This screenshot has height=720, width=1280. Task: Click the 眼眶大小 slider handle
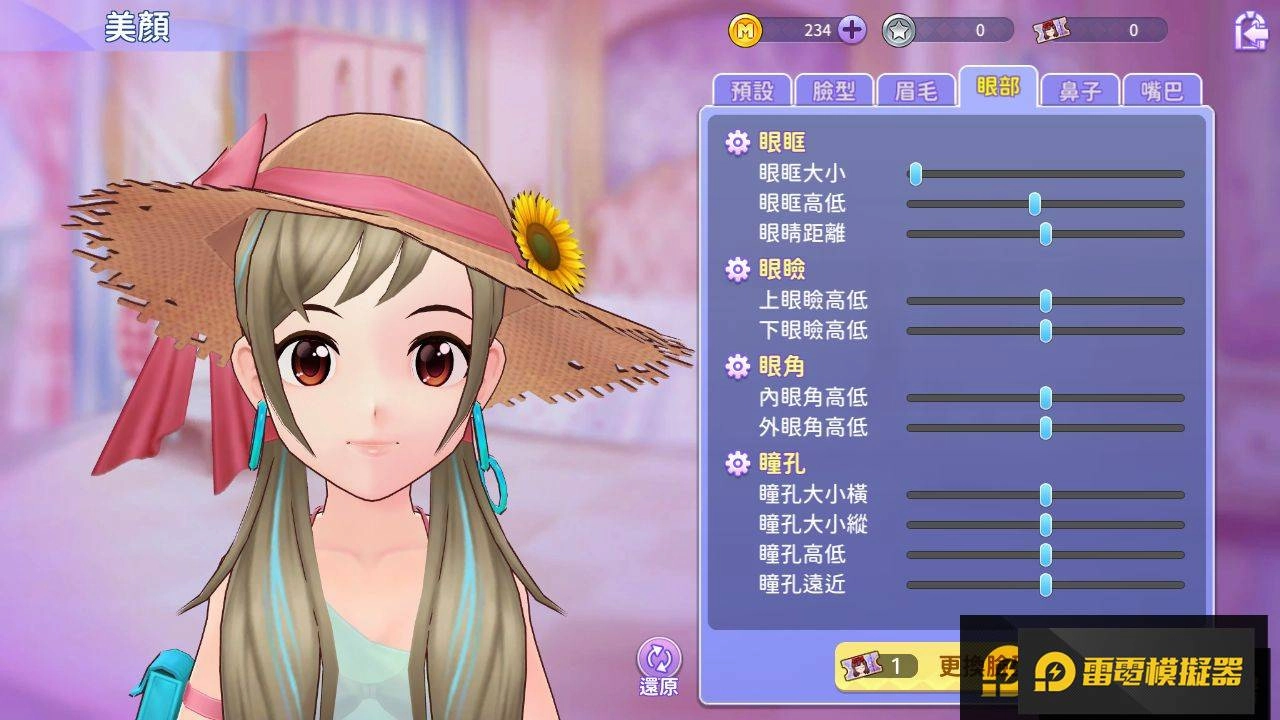point(915,174)
